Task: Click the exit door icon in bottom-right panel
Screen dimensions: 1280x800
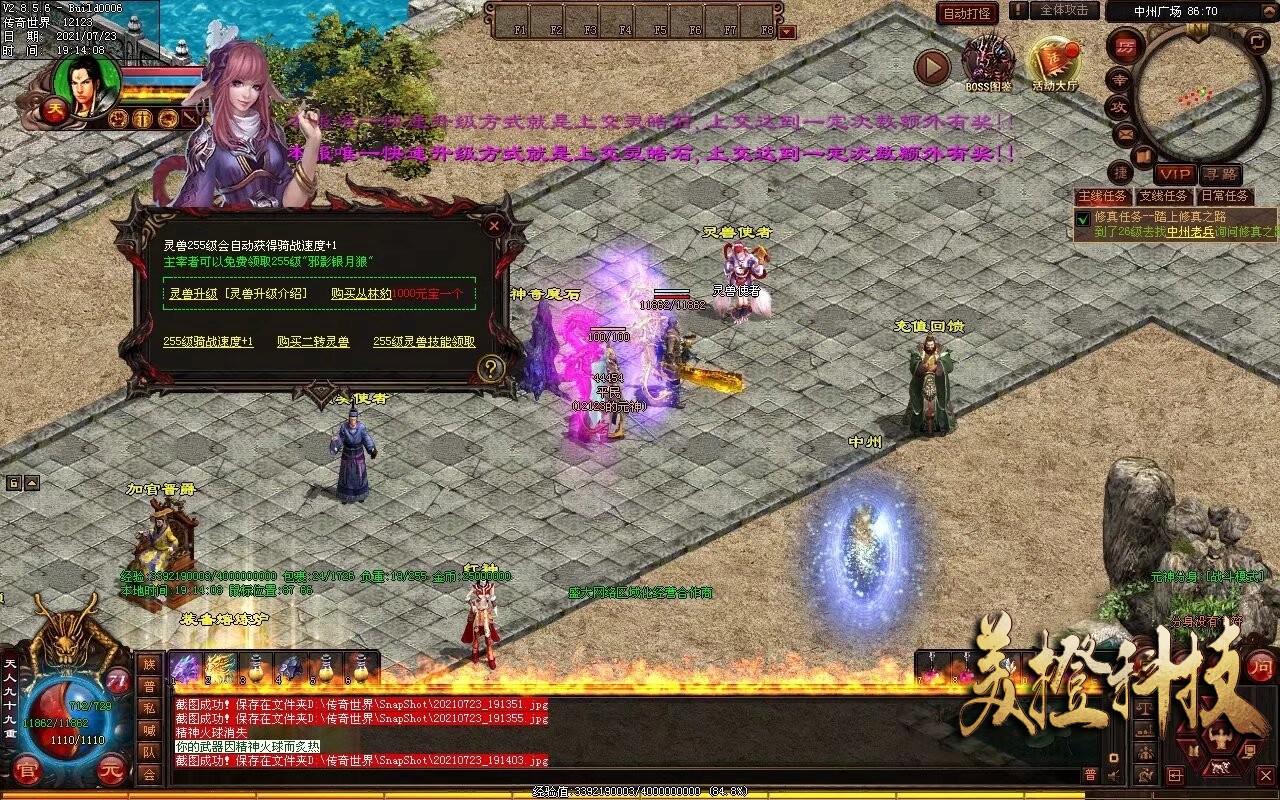Action: coord(1175,775)
